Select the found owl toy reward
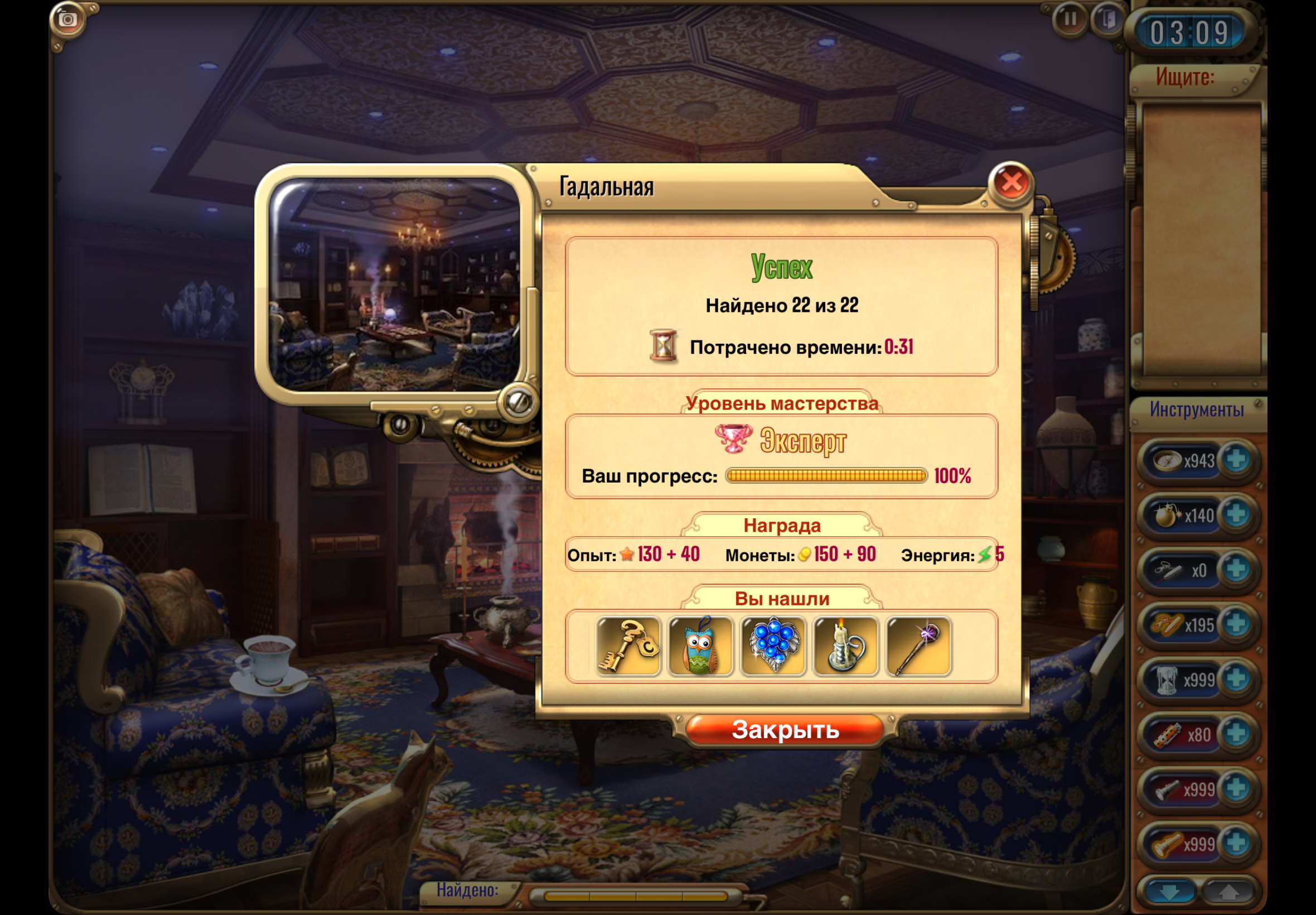This screenshot has height=915, width=1316. 701,647
